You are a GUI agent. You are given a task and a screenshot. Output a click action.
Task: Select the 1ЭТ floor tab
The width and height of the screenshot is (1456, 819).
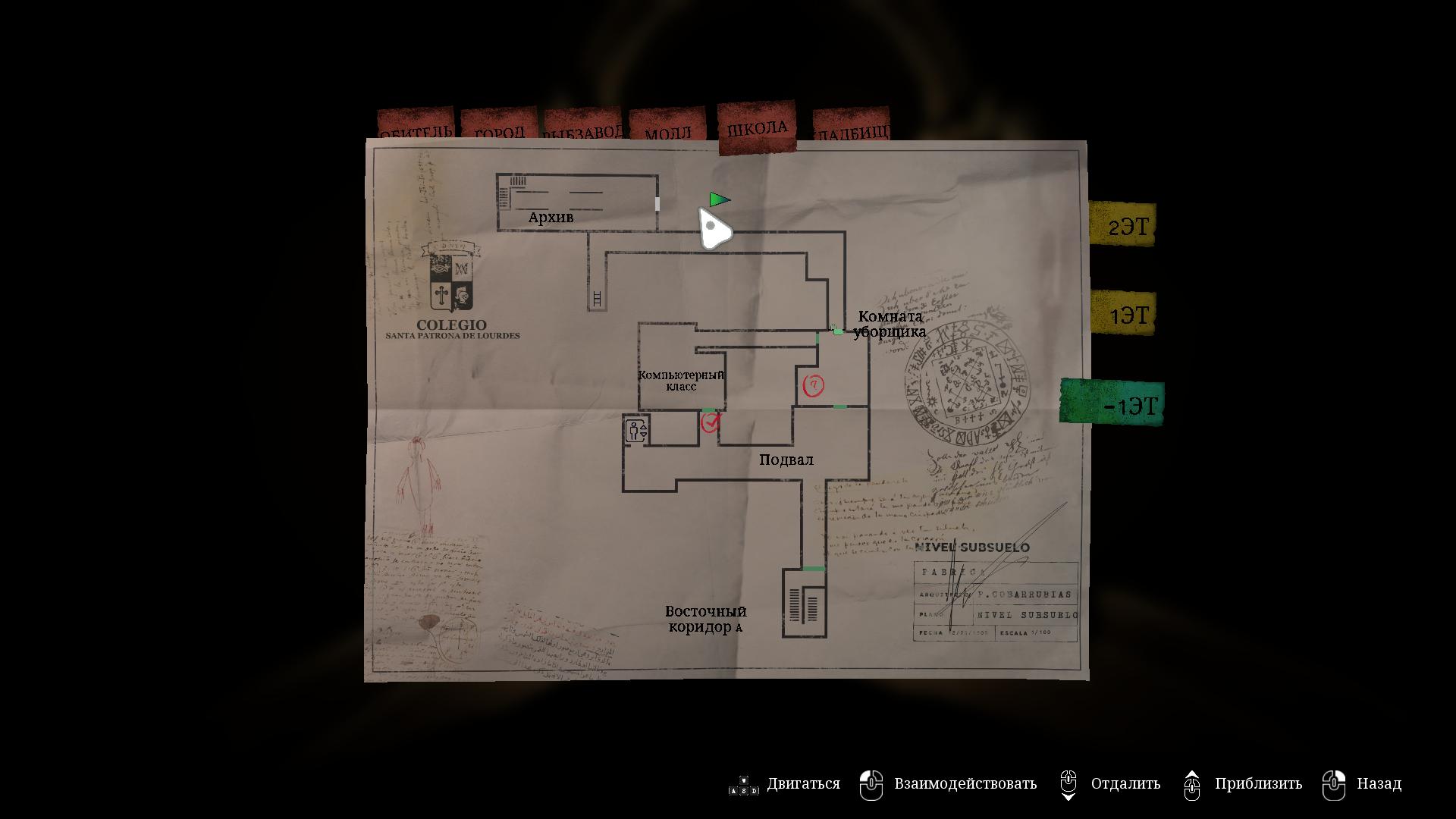coord(1124,312)
